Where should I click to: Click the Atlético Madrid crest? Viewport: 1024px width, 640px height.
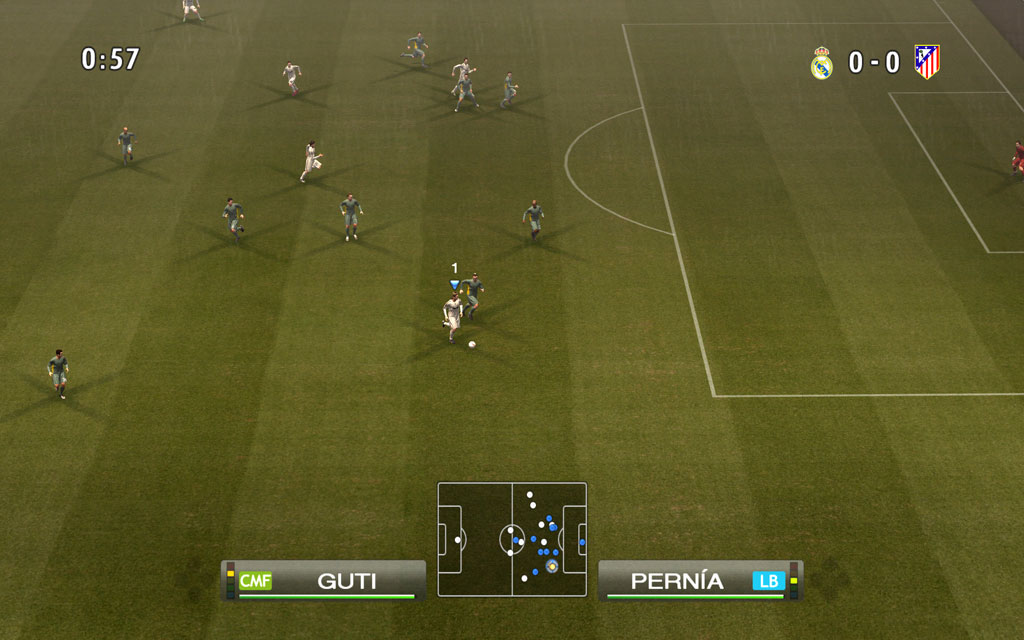[927, 62]
